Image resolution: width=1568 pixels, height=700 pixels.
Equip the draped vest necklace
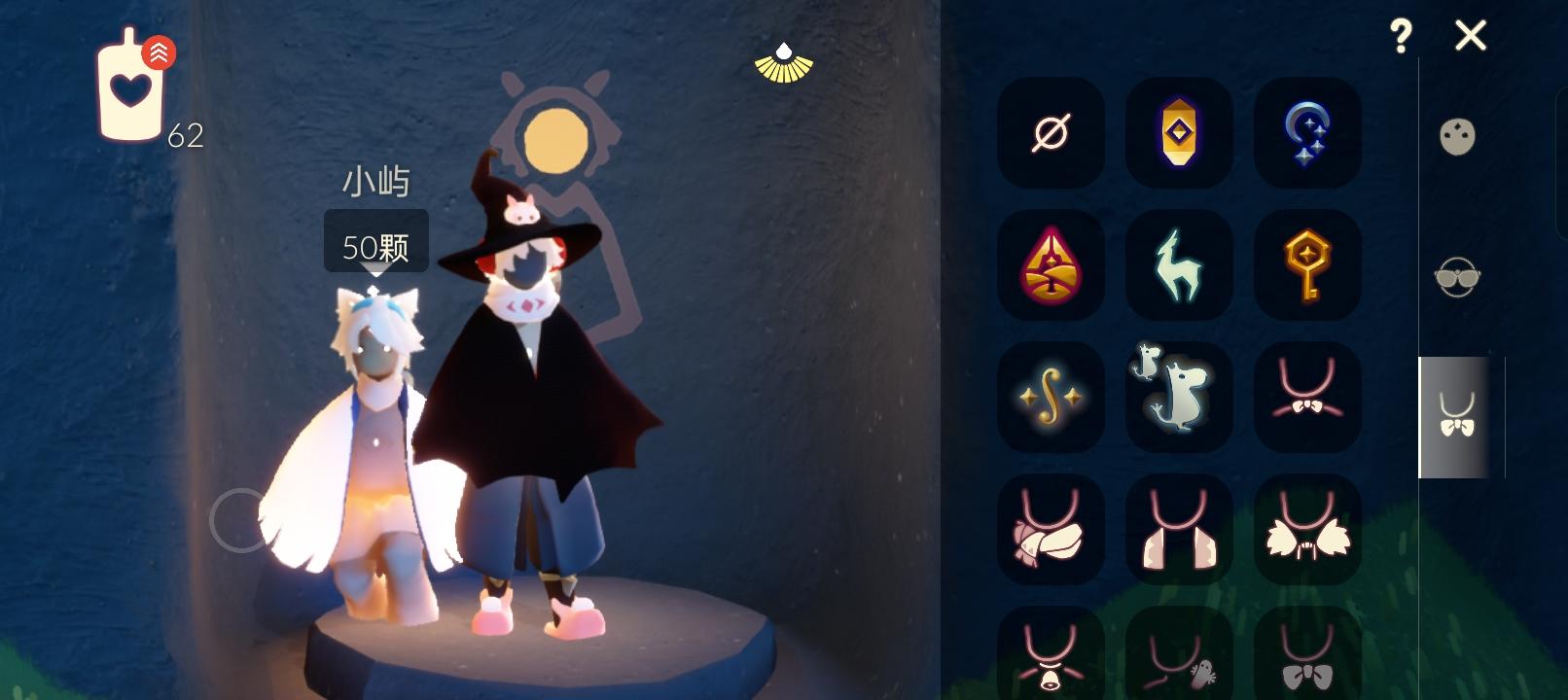[x=1179, y=531]
